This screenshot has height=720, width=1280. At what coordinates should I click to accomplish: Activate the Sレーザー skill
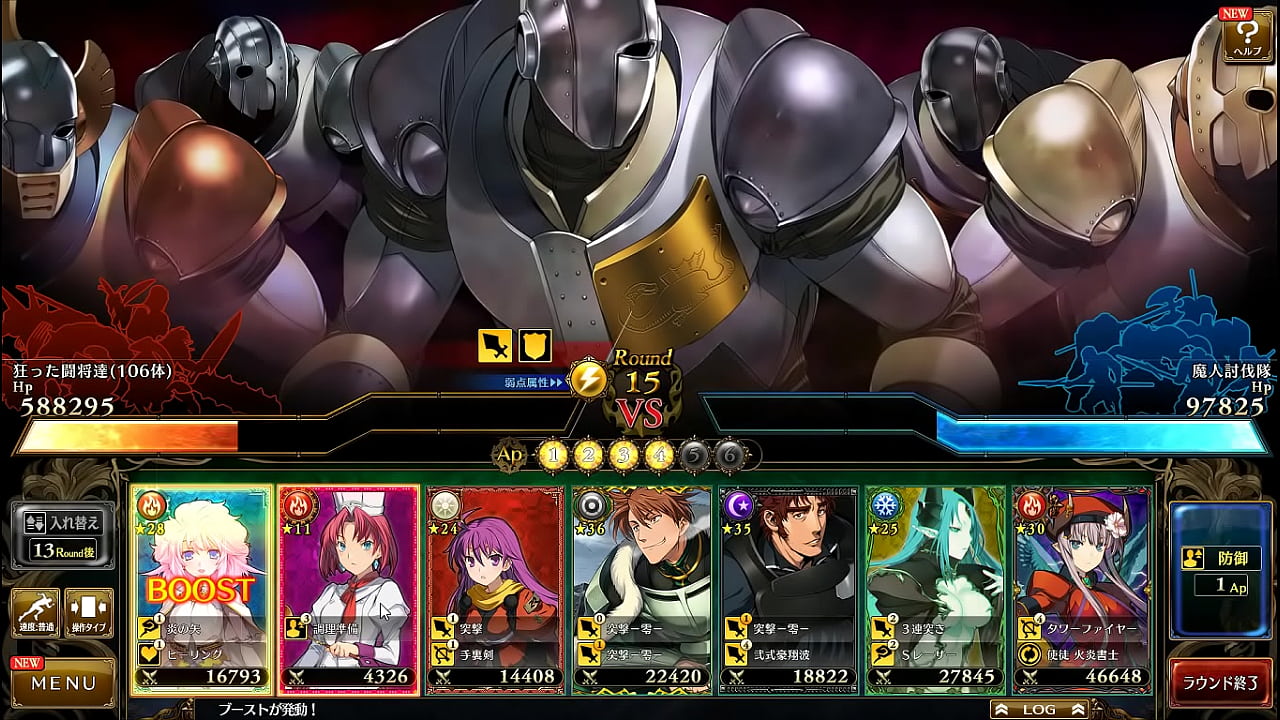(936, 653)
